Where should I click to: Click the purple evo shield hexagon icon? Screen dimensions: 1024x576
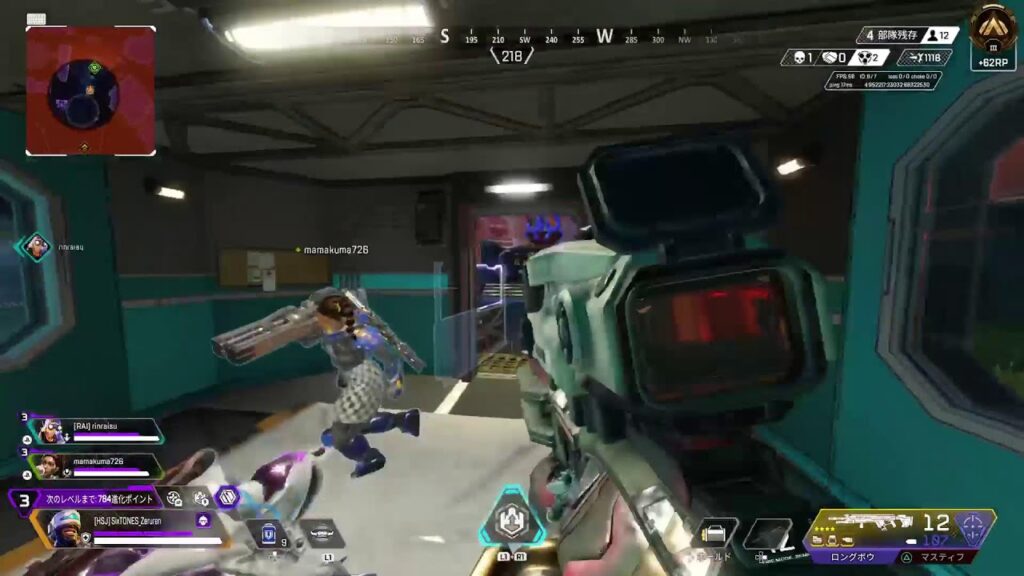(x=229, y=496)
